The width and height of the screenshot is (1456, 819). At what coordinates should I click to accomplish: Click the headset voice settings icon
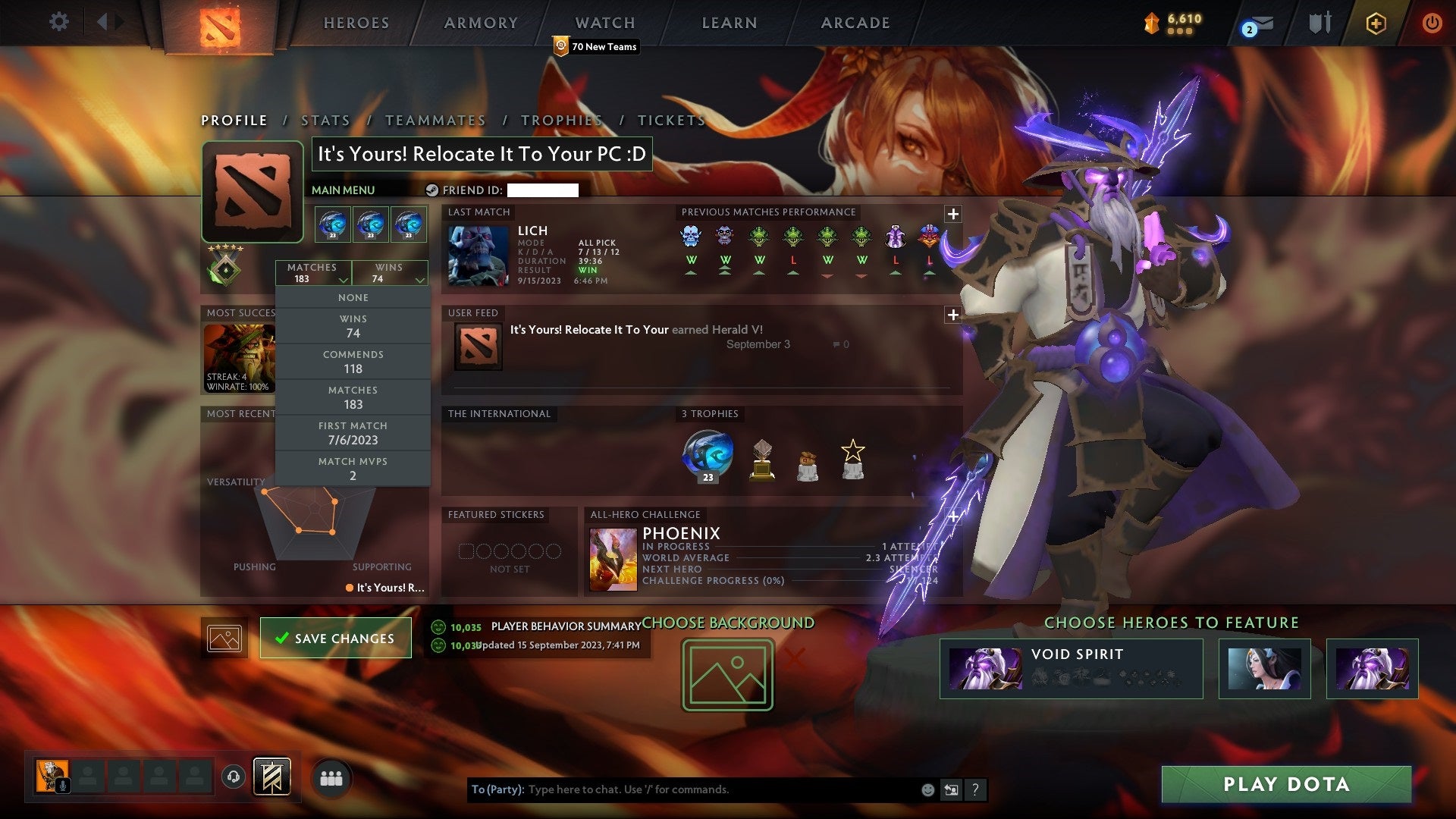(x=234, y=777)
